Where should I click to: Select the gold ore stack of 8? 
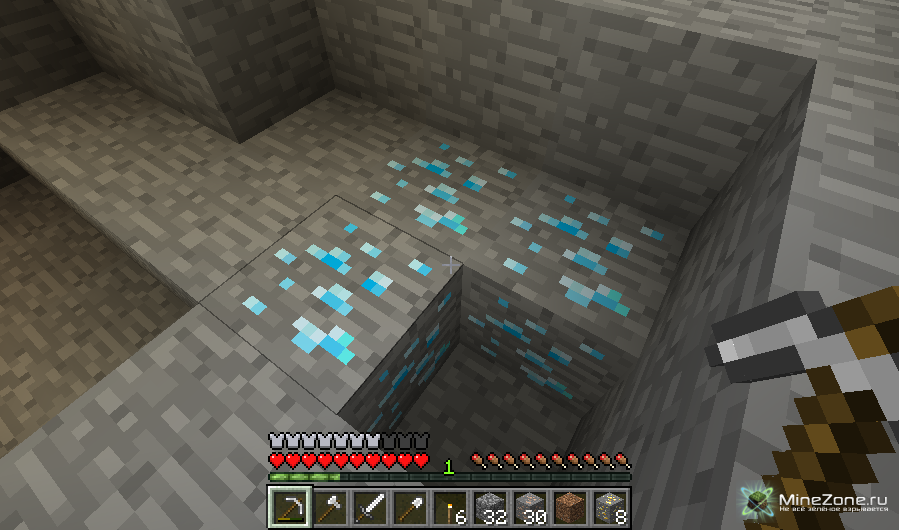609,508
